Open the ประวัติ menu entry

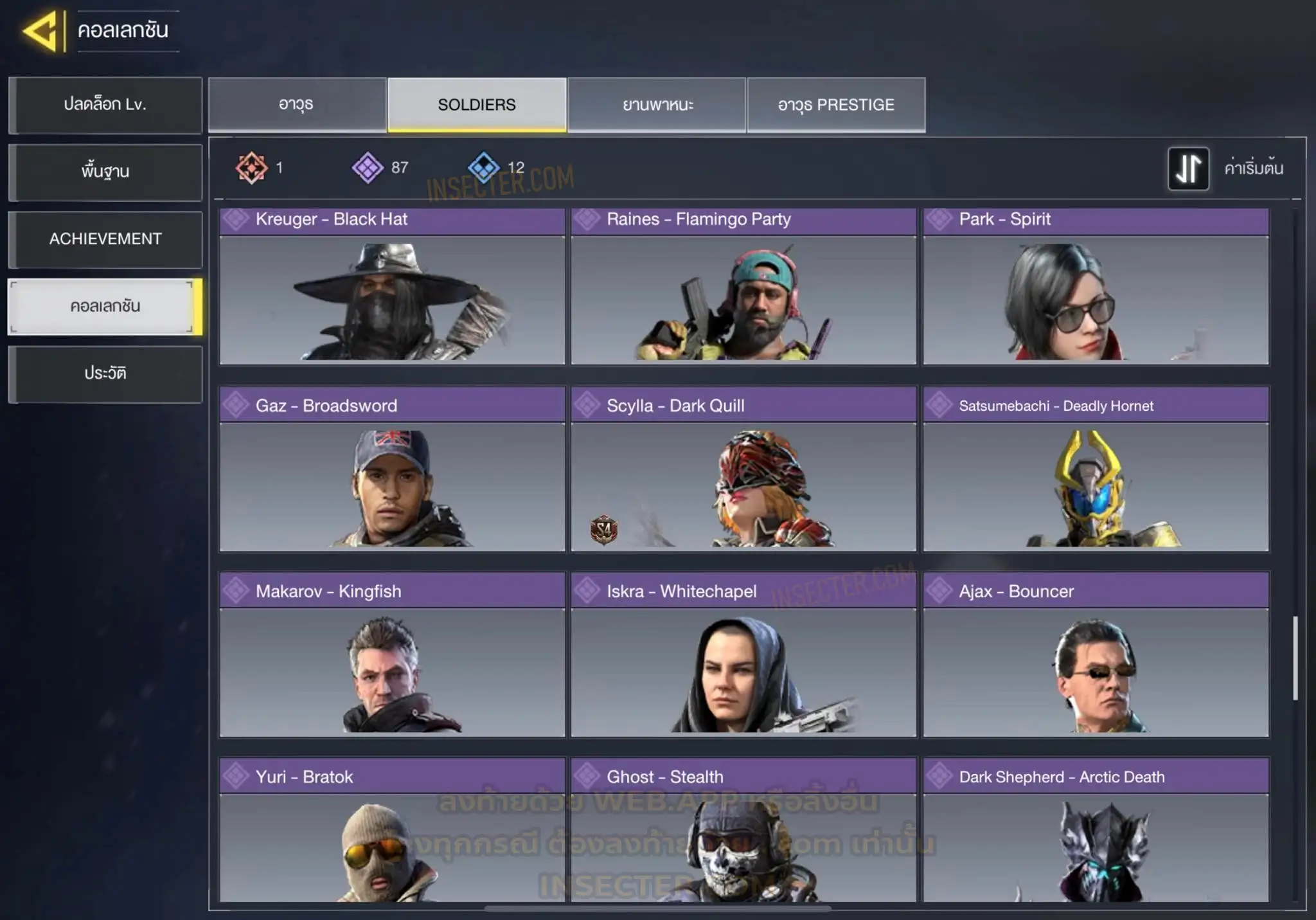[105, 374]
